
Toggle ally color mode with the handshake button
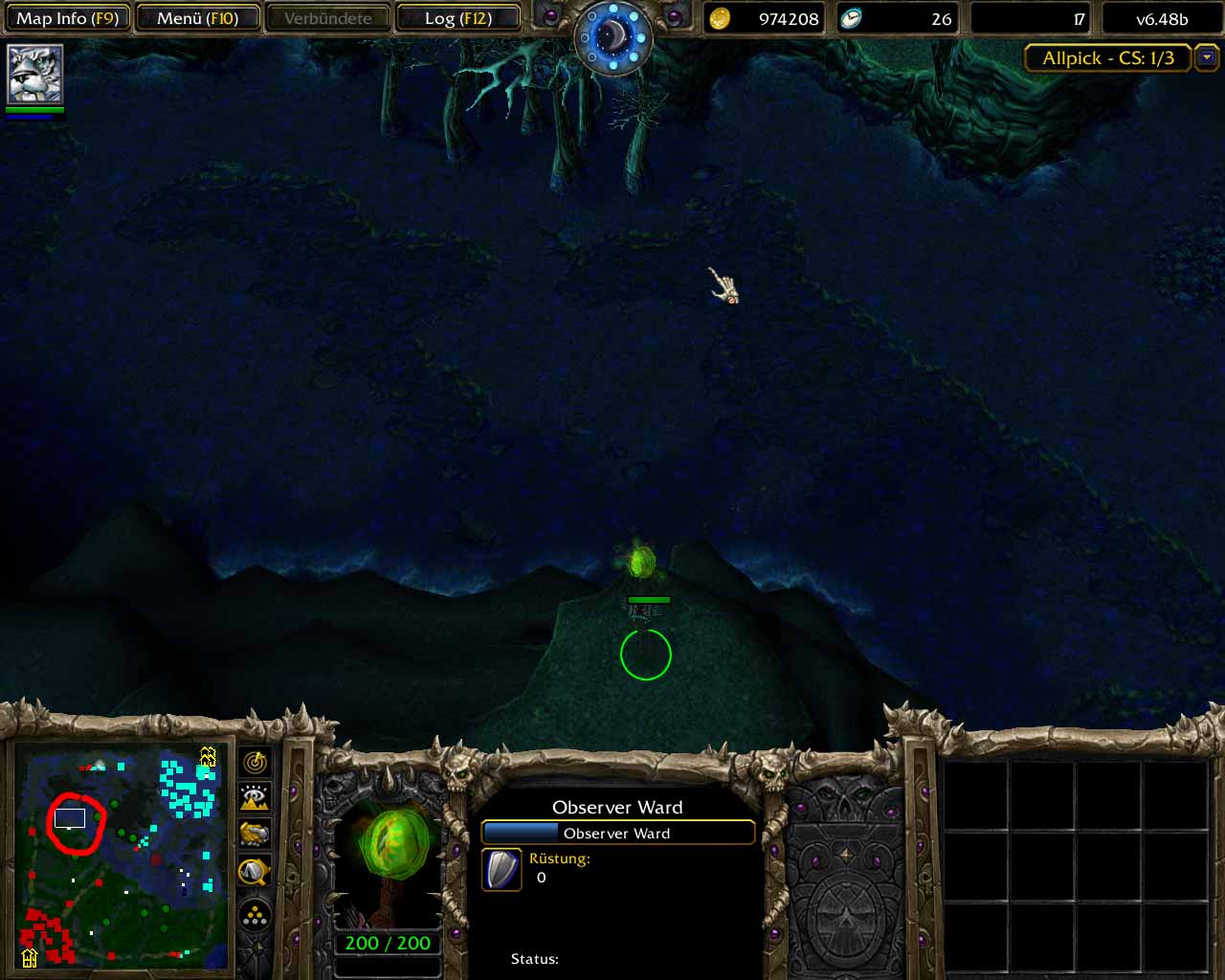255,835
